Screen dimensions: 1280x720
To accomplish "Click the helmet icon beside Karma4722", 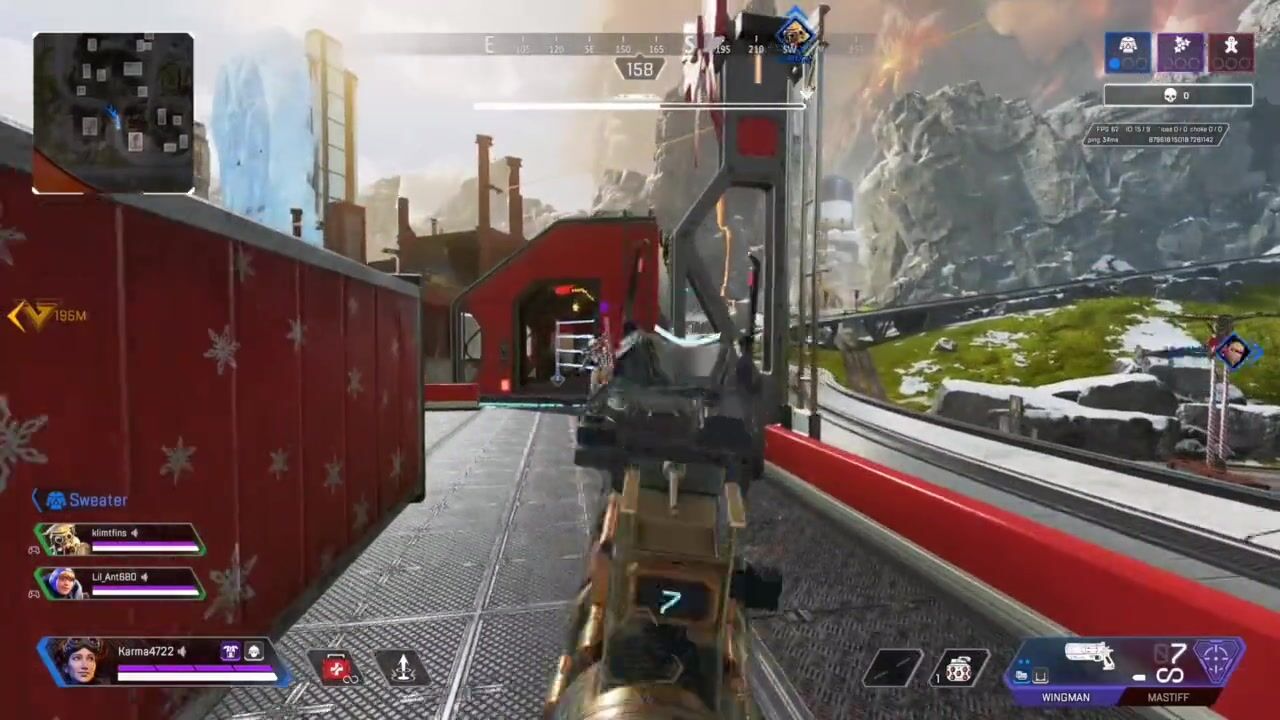I will (x=254, y=652).
